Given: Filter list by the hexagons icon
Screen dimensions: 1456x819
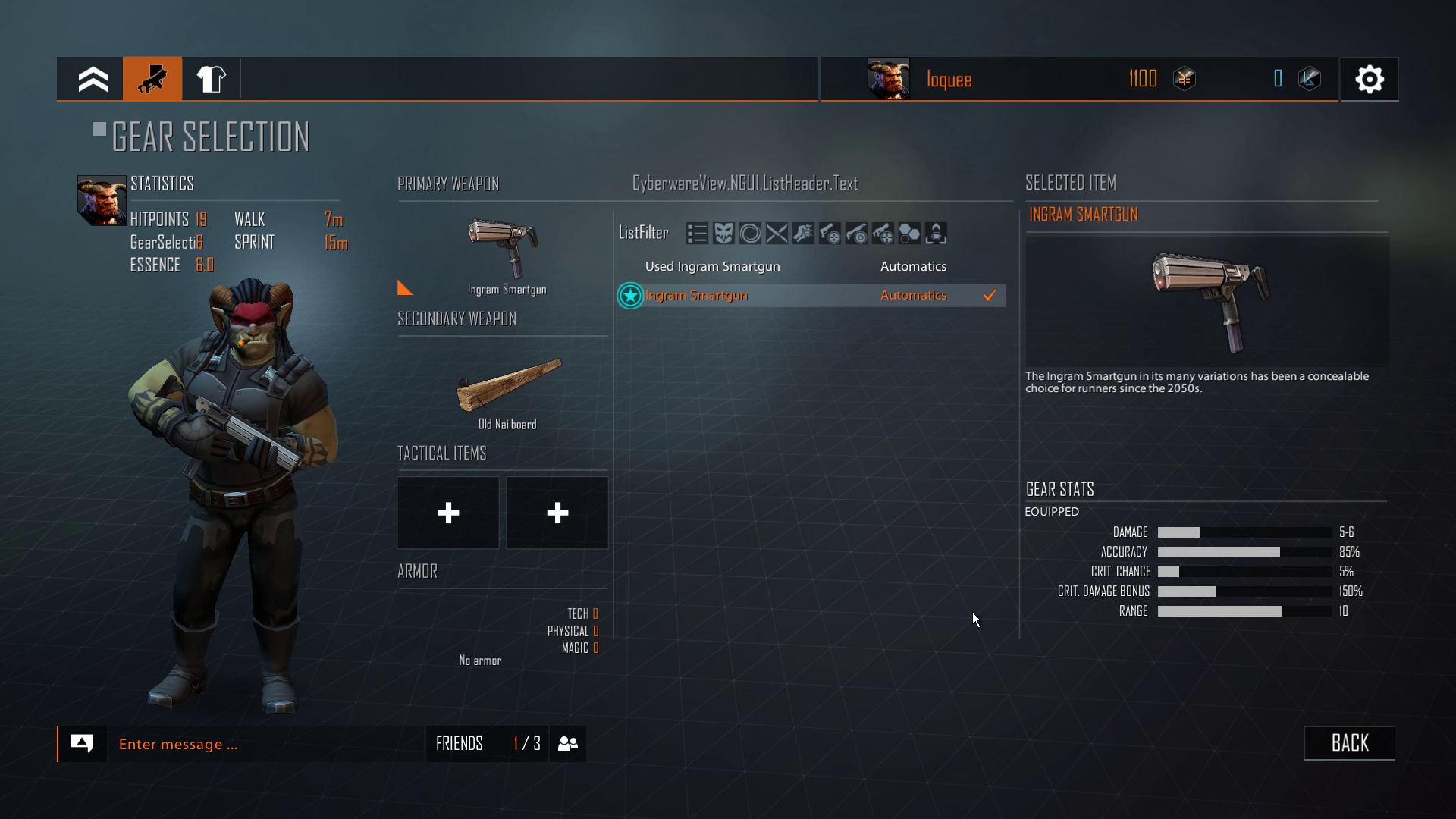Looking at the screenshot, I should 909,234.
